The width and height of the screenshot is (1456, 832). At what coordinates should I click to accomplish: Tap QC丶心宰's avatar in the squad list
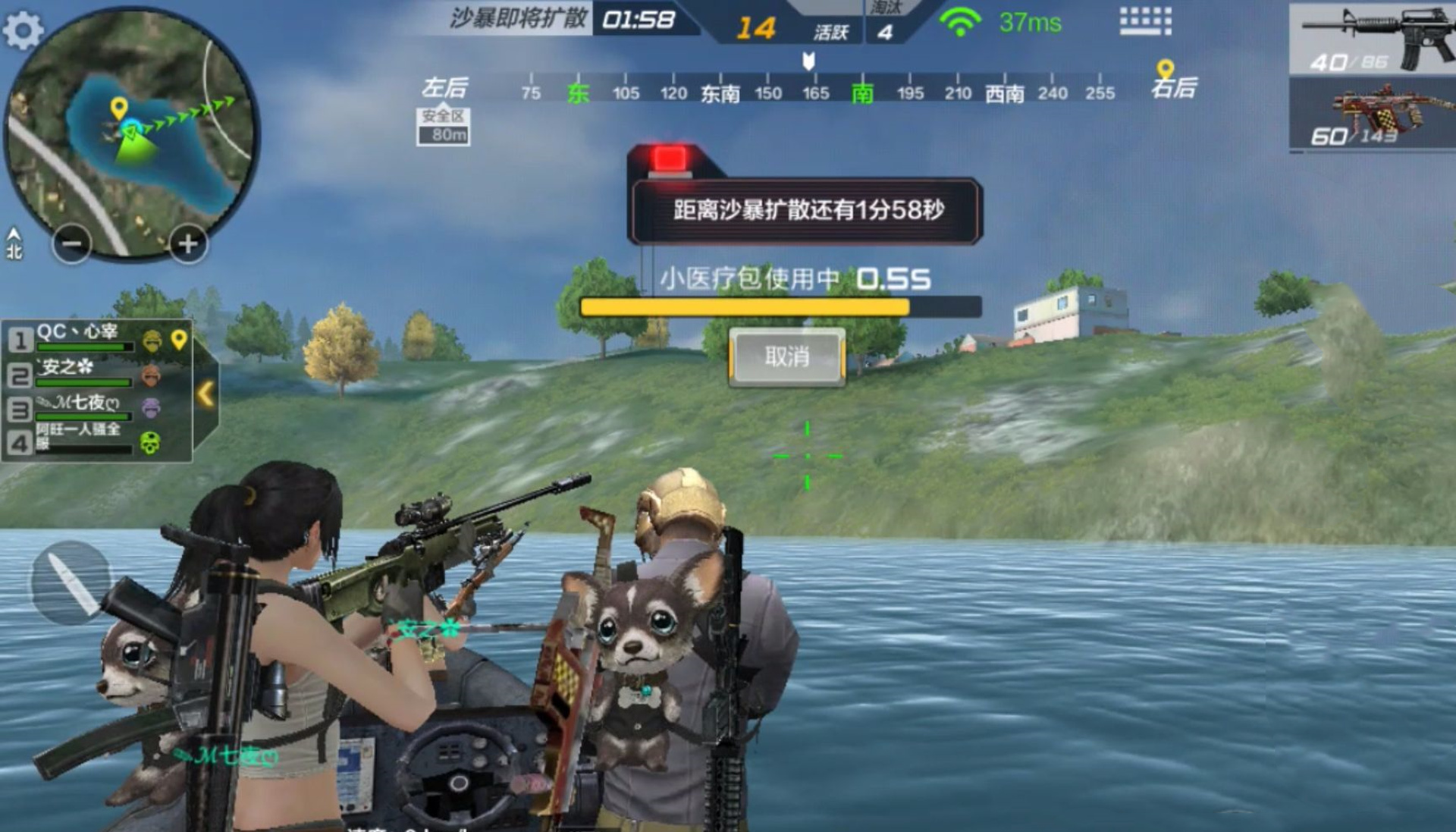point(152,343)
